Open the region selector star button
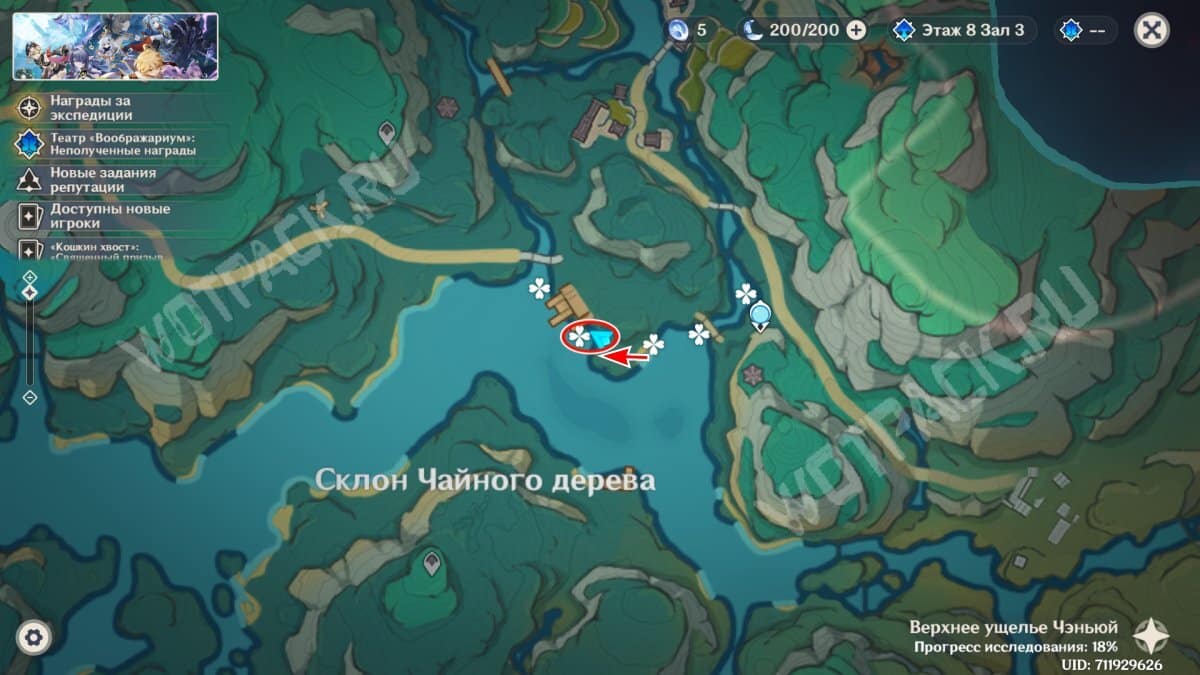 tap(1150, 634)
